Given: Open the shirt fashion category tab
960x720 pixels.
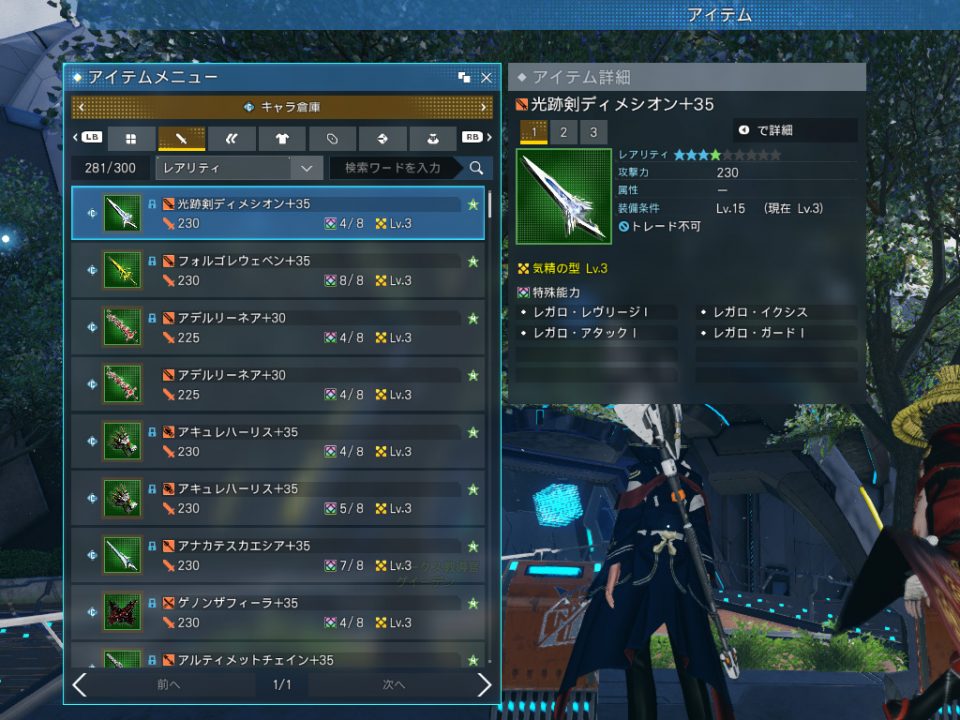Looking at the screenshot, I should coord(282,138).
